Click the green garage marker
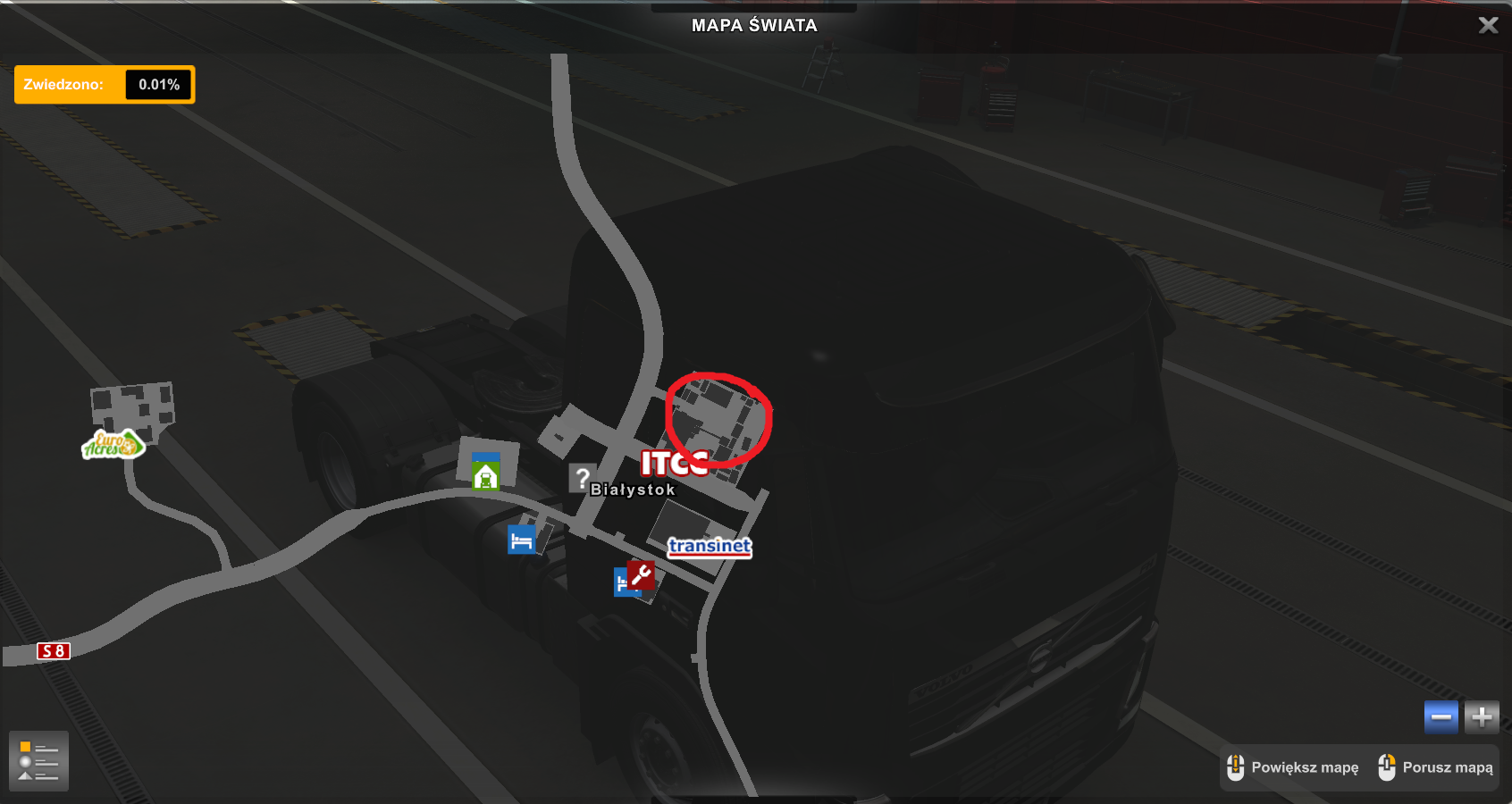1512x804 pixels. 485,475
